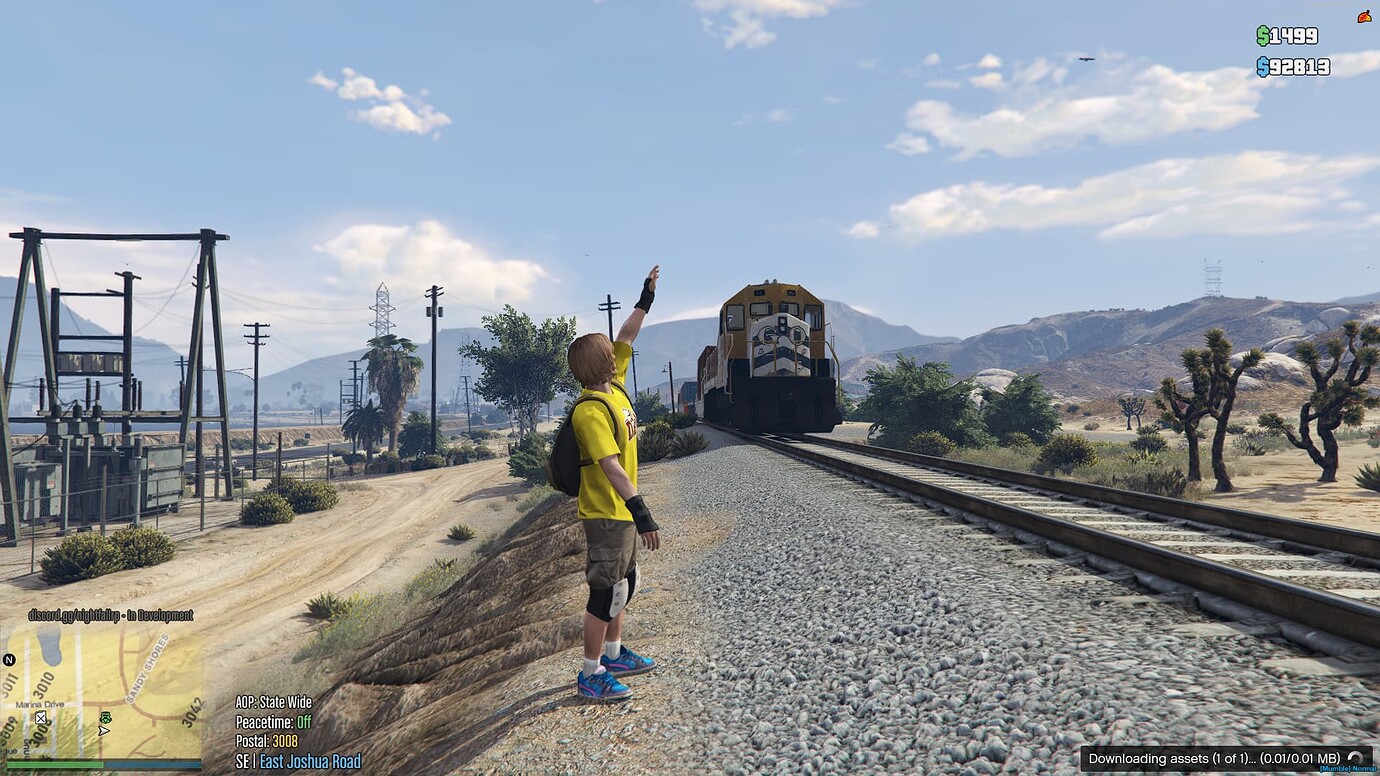The height and width of the screenshot is (776, 1380).
Task: Select the green mechanic blip on the minimap
Action: 105,718
